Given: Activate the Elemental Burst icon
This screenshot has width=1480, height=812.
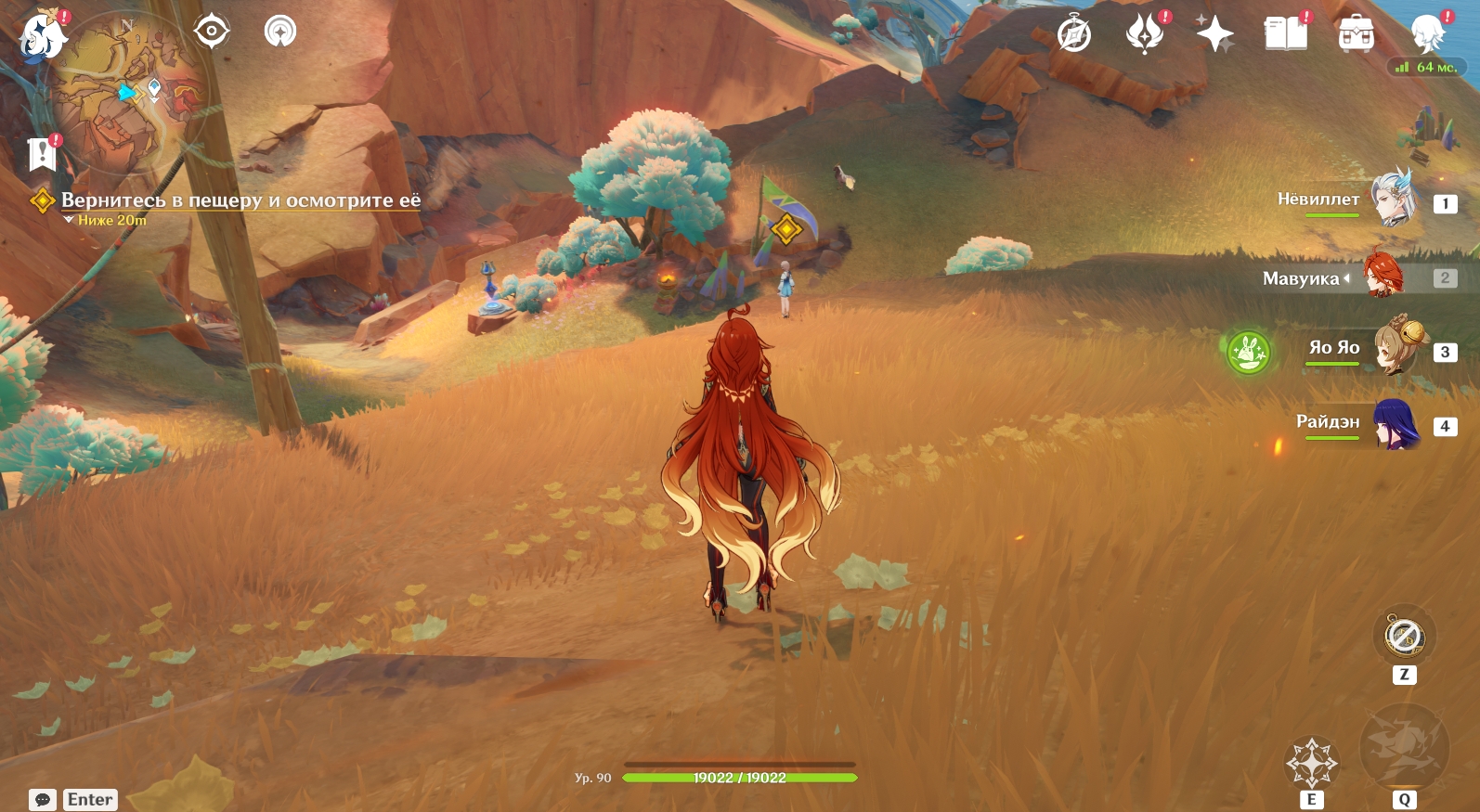Looking at the screenshot, I should pos(1404,748).
